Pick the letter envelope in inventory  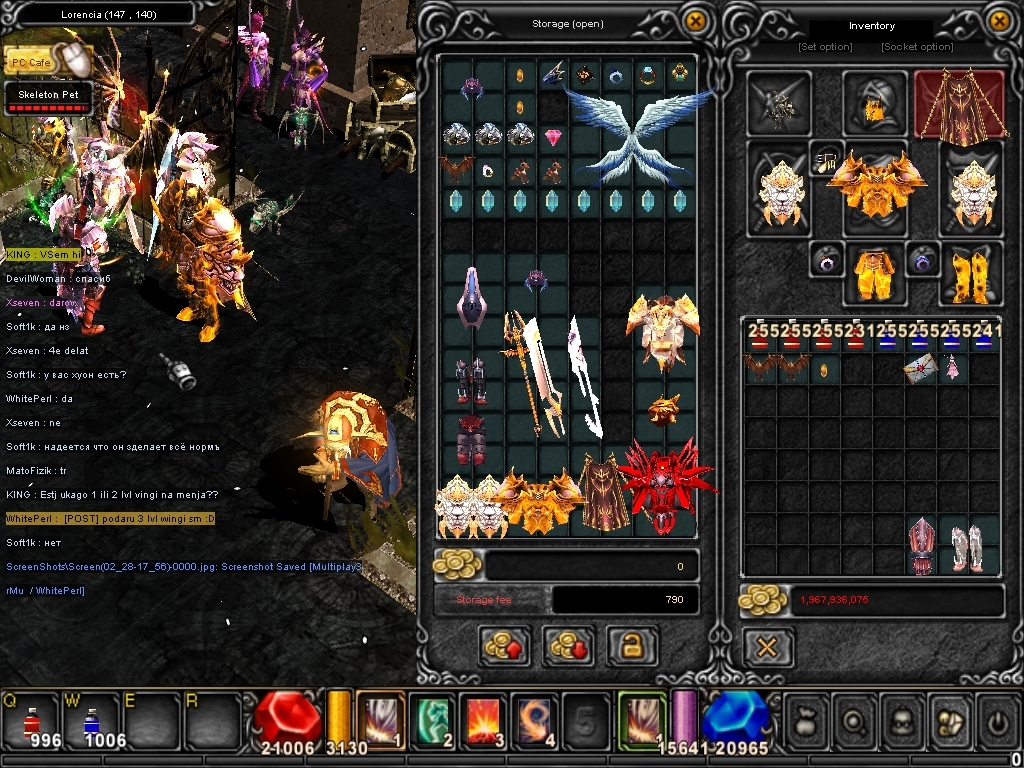coord(920,369)
